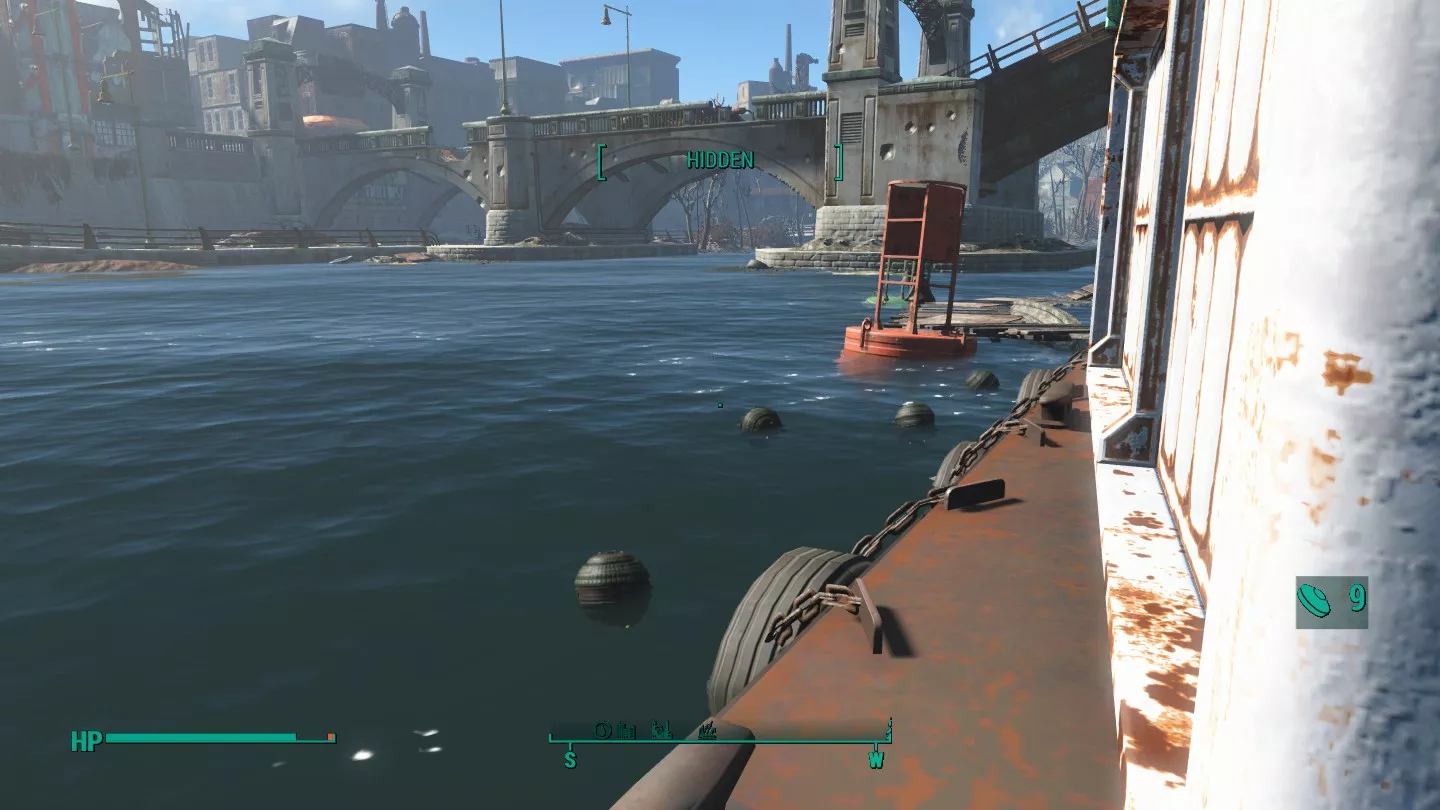Select the equipped mine icon
1440x810 pixels.
[x=1314, y=601]
